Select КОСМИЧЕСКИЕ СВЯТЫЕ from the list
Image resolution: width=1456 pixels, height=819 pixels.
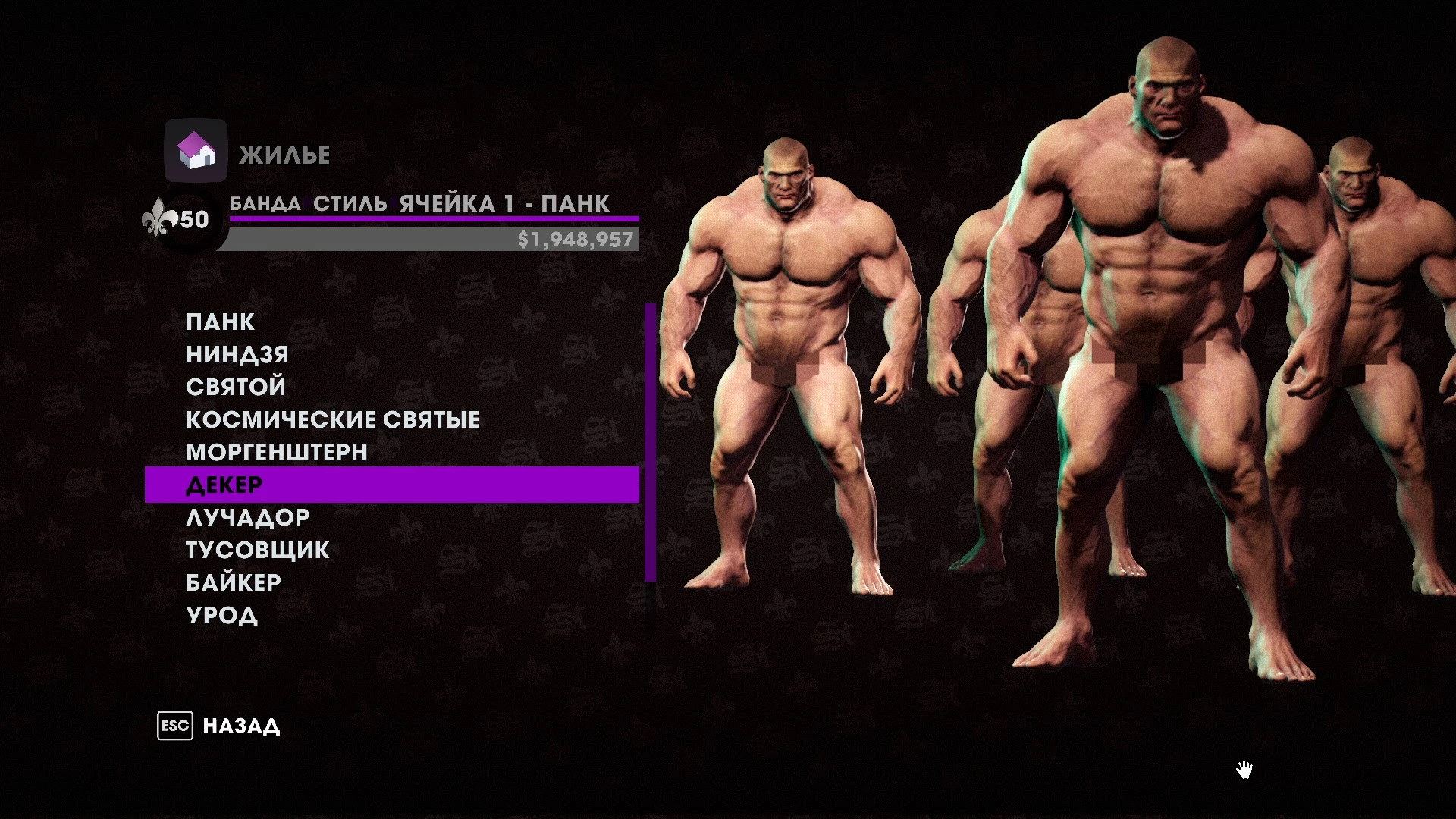coord(332,419)
